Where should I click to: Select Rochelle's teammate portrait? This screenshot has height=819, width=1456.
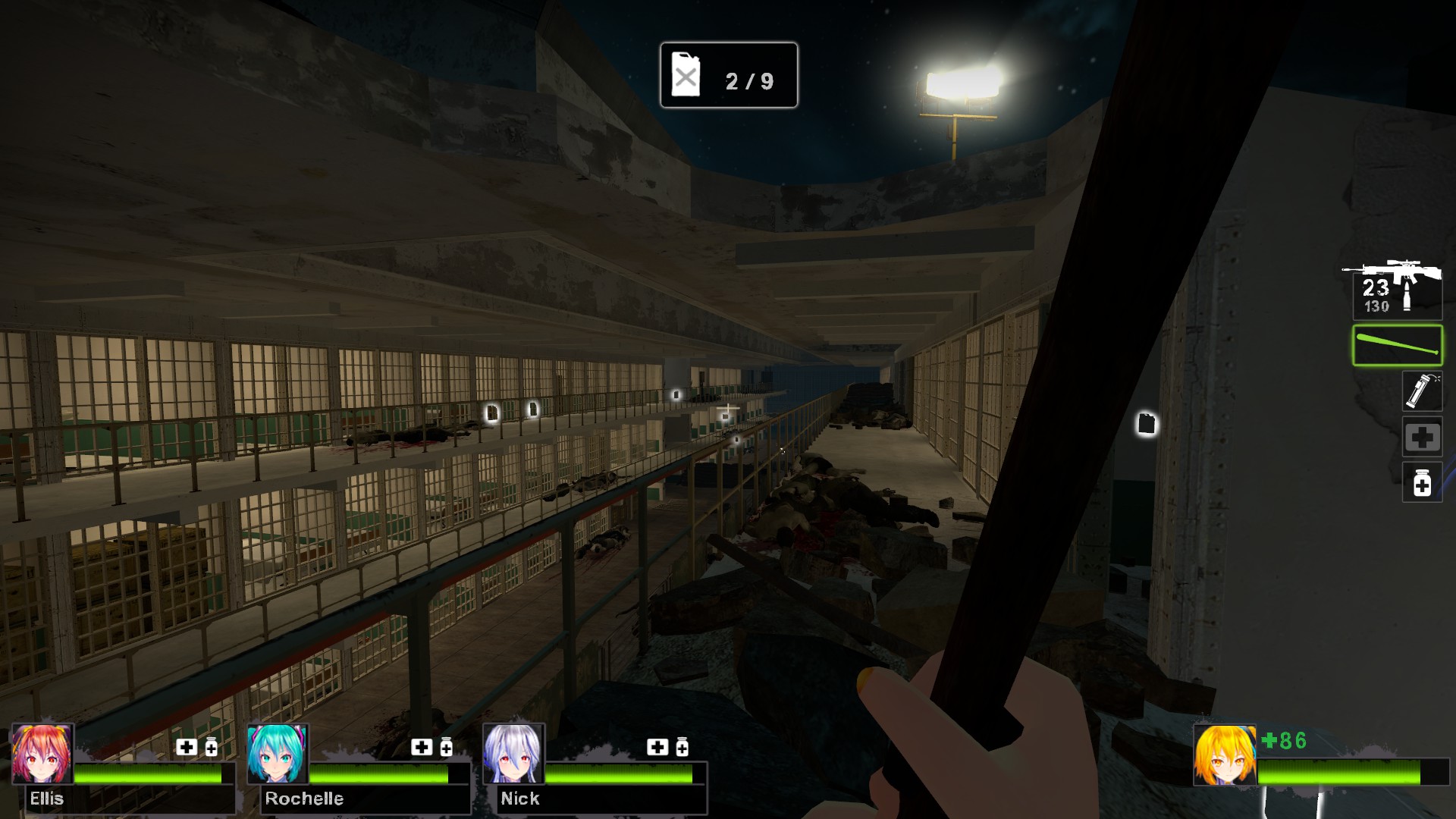tap(278, 754)
